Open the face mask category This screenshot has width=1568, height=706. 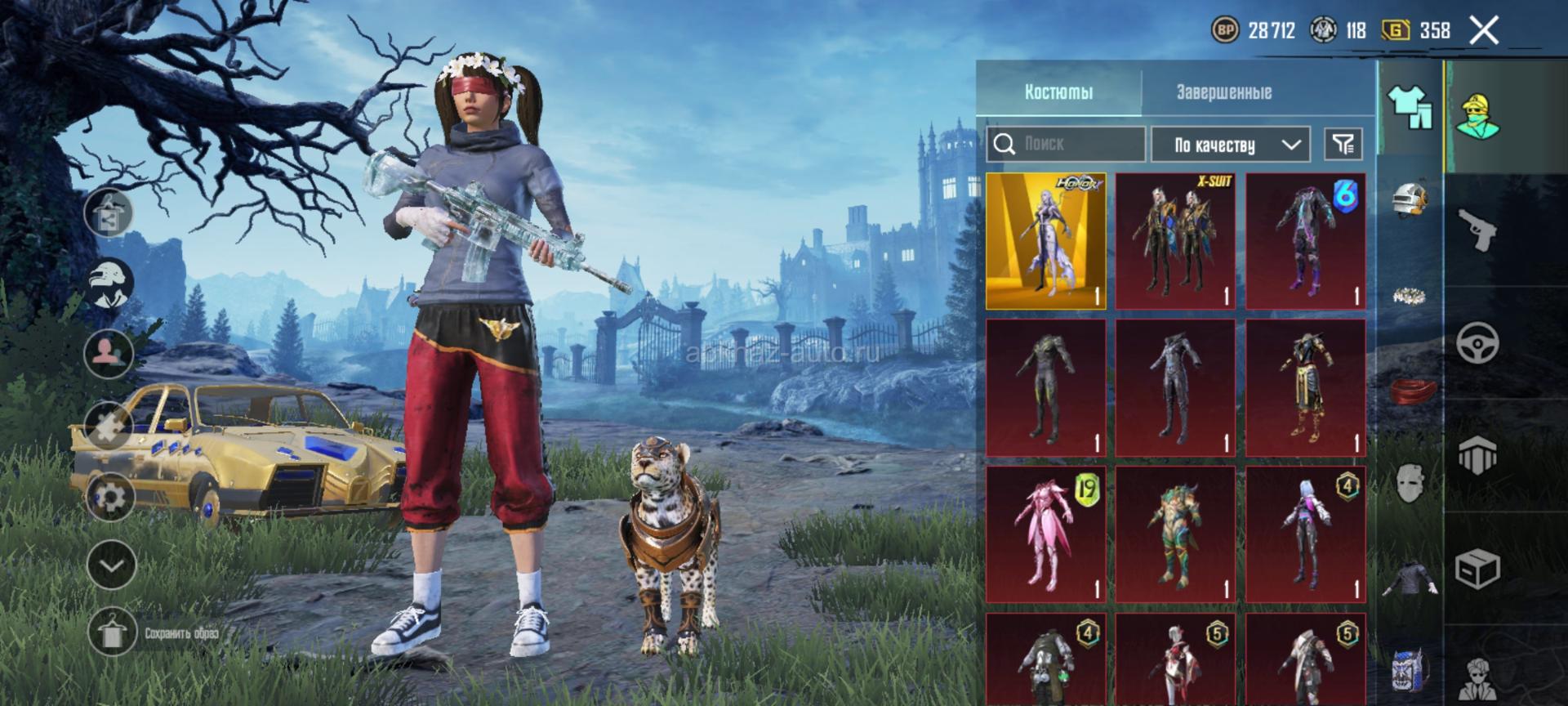coord(1410,483)
